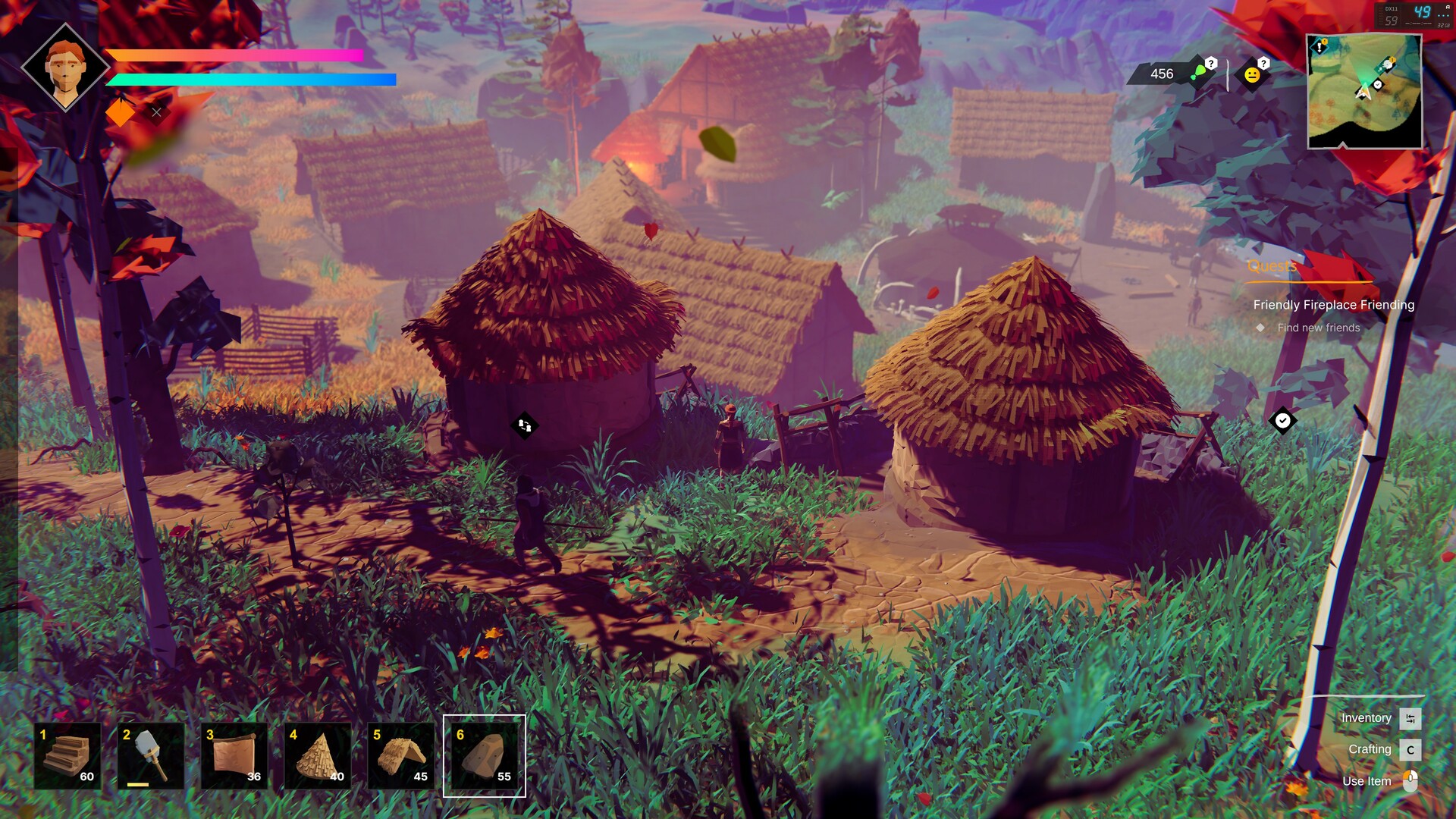
Task: Click the question mark above the mood face
Action: [x=1263, y=64]
